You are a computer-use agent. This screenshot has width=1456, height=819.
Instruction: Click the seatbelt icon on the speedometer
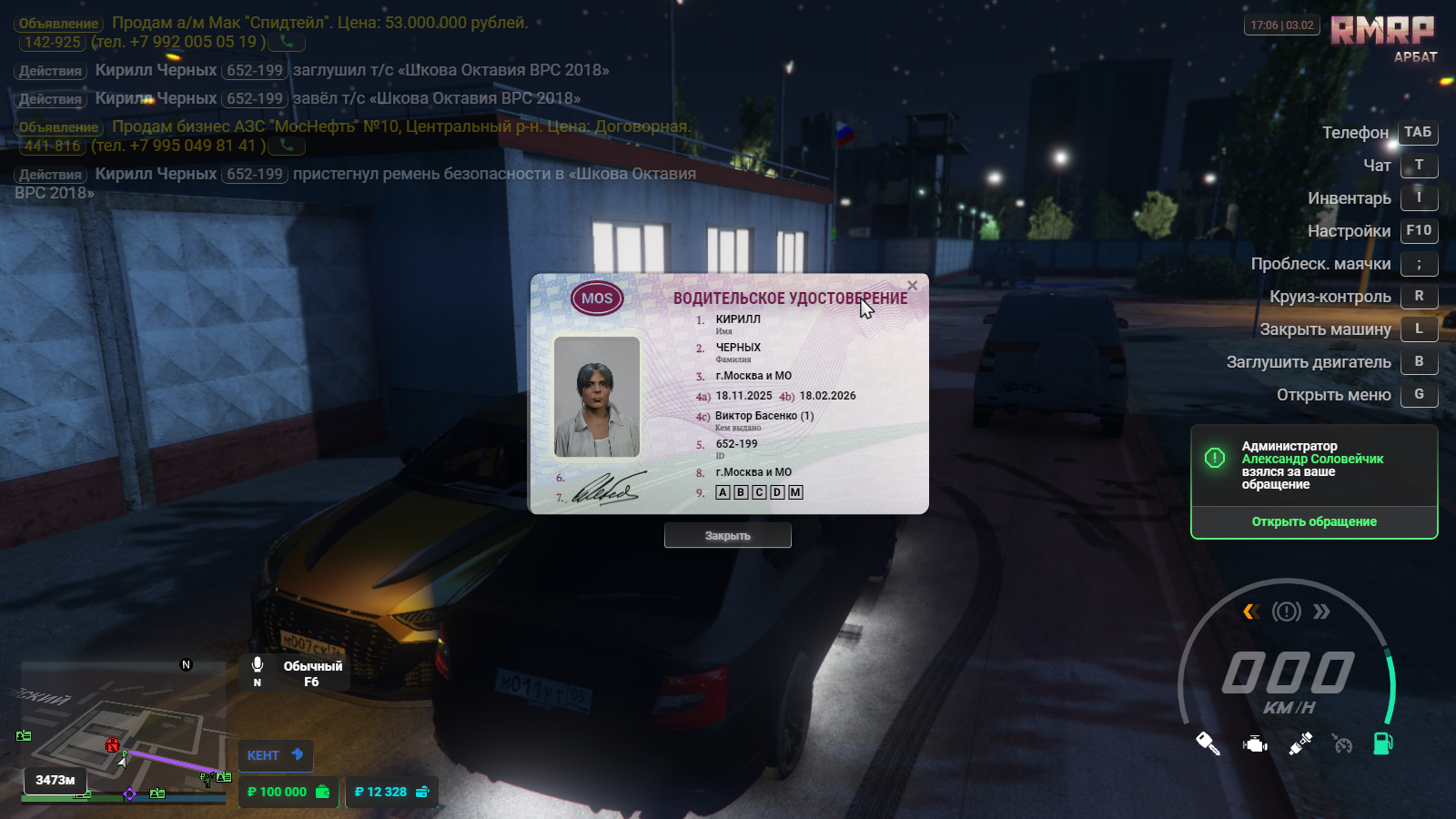pyautogui.click(x=1300, y=743)
